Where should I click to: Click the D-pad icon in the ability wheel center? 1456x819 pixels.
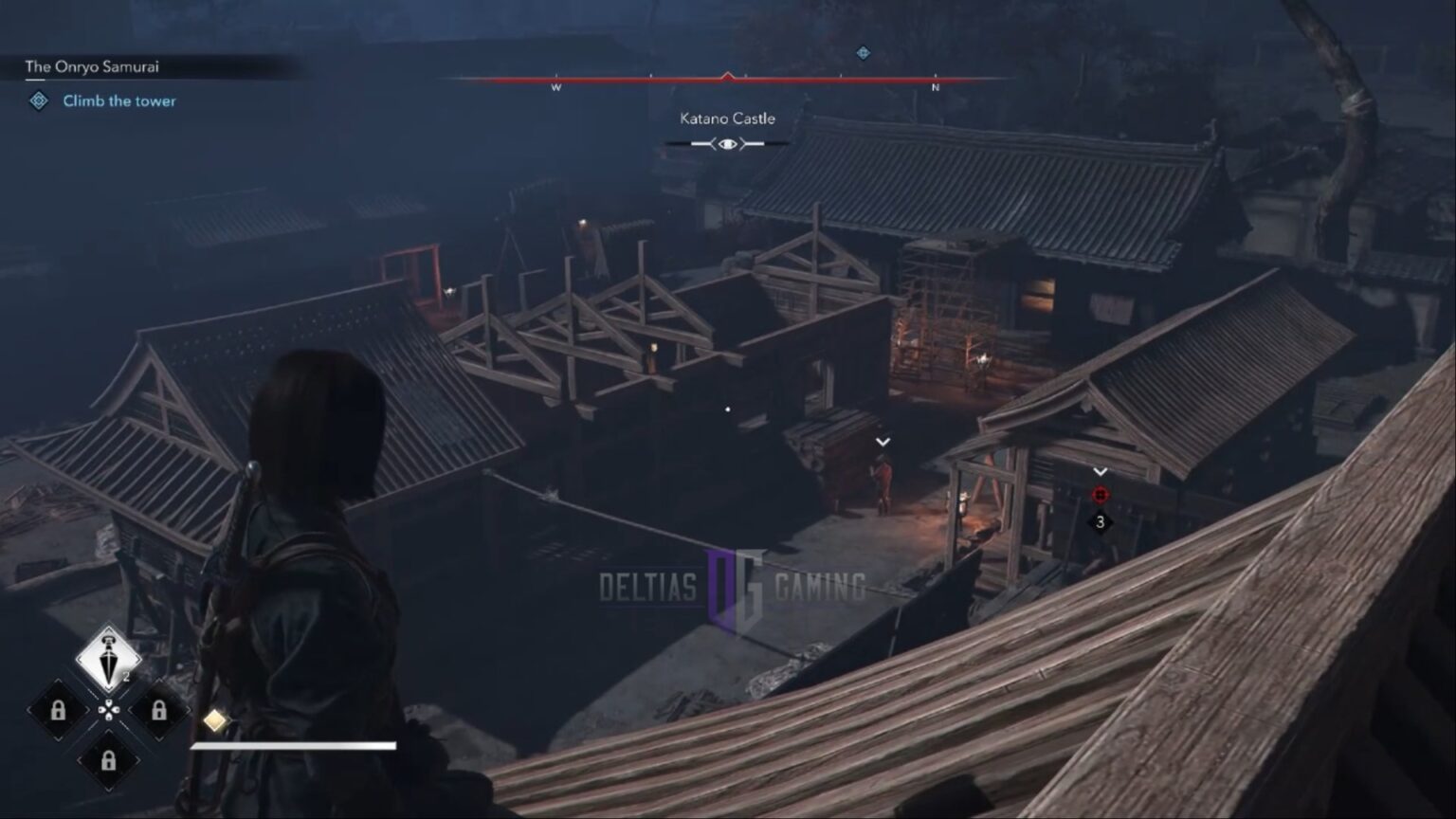coord(107,709)
